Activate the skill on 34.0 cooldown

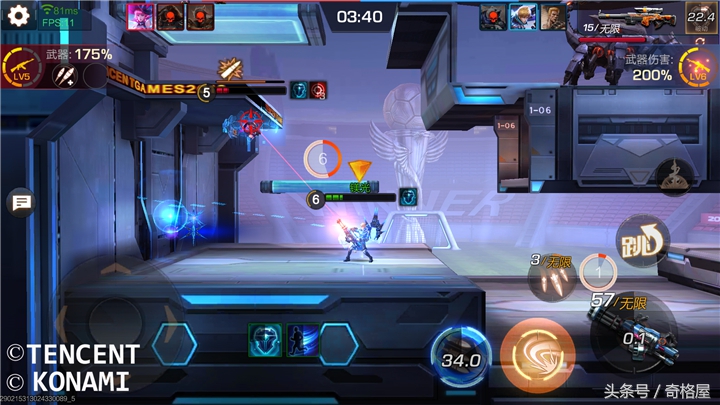click(460, 358)
